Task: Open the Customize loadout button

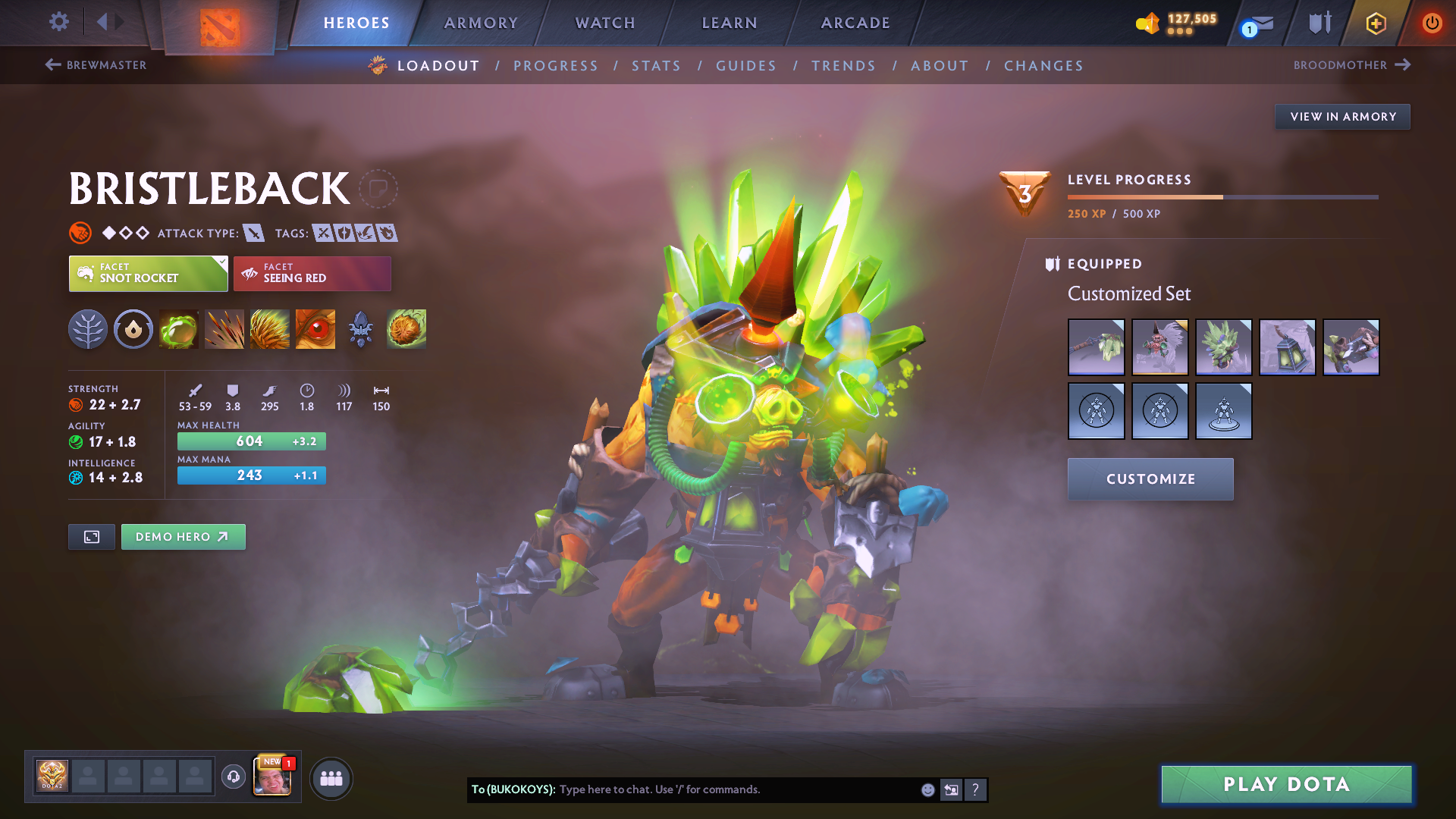Action: [1150, 479]
